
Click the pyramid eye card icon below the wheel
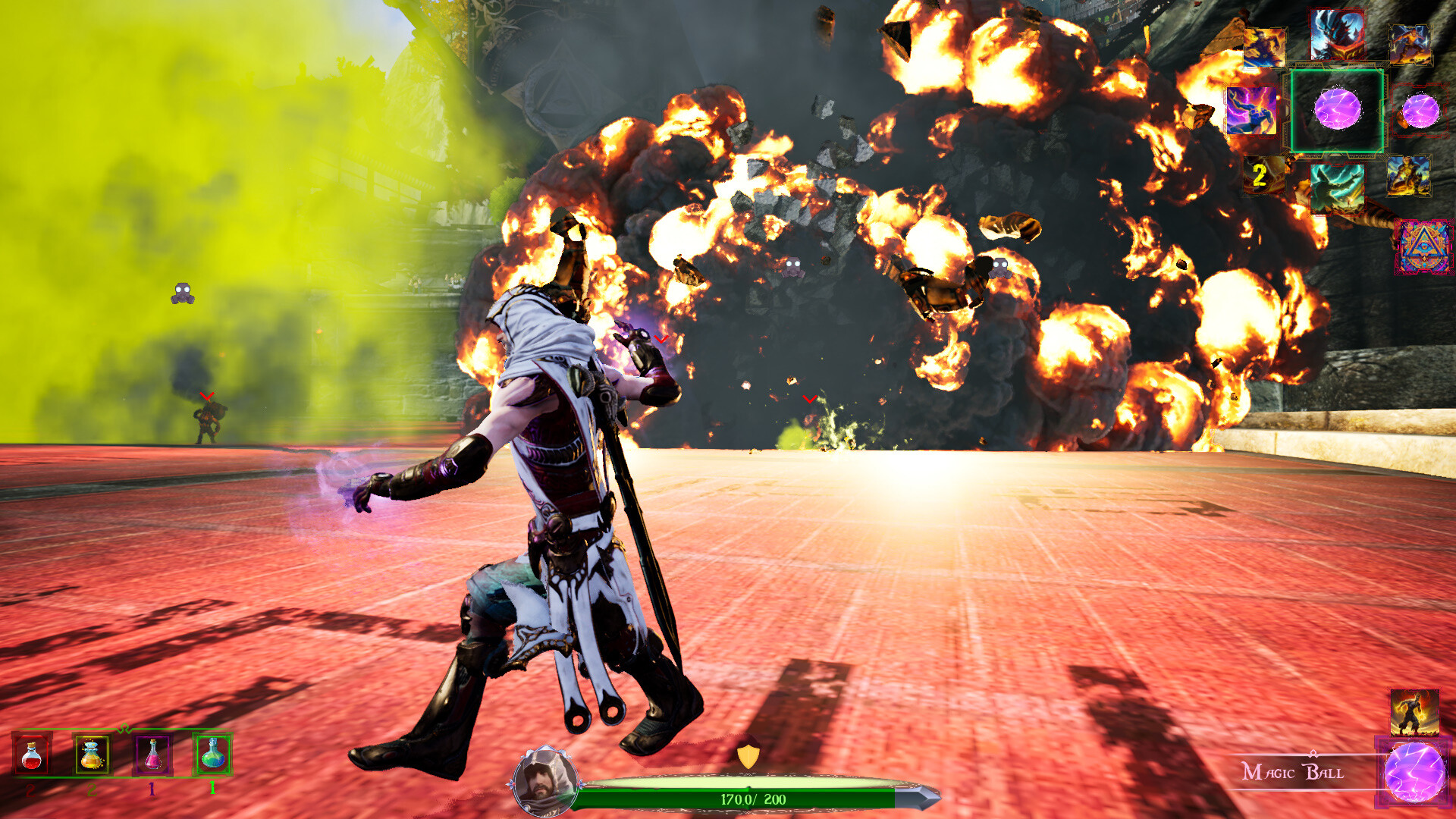1424,247
